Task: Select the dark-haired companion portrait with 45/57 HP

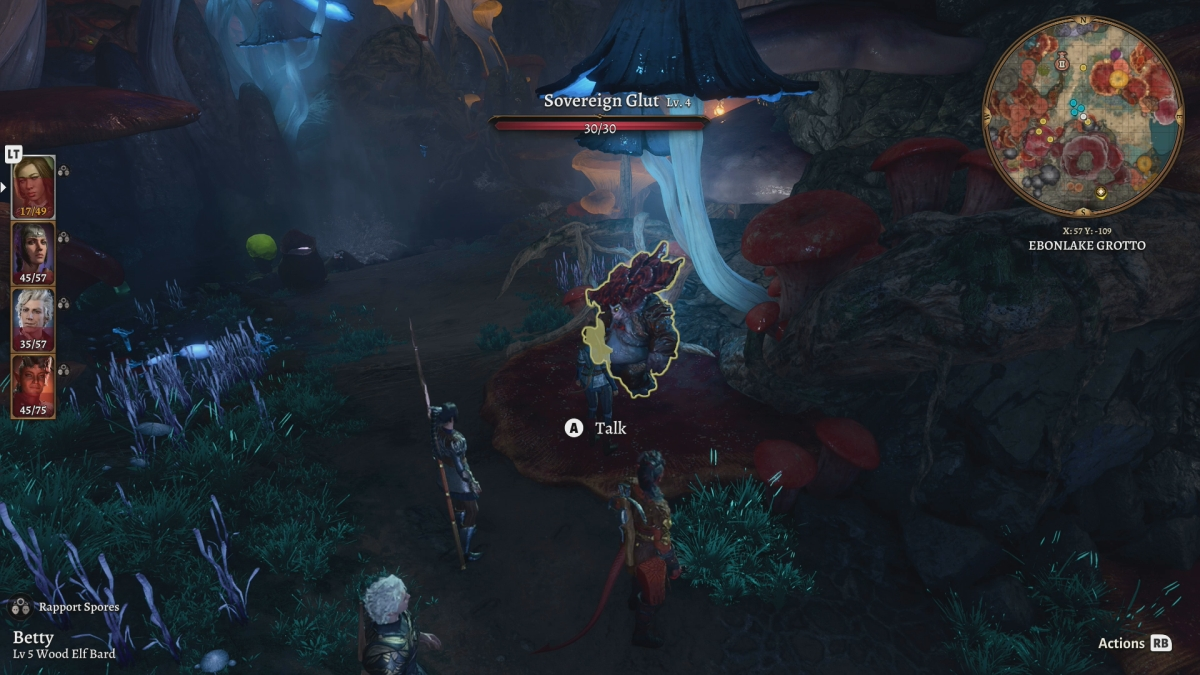Action: point(33,253)
